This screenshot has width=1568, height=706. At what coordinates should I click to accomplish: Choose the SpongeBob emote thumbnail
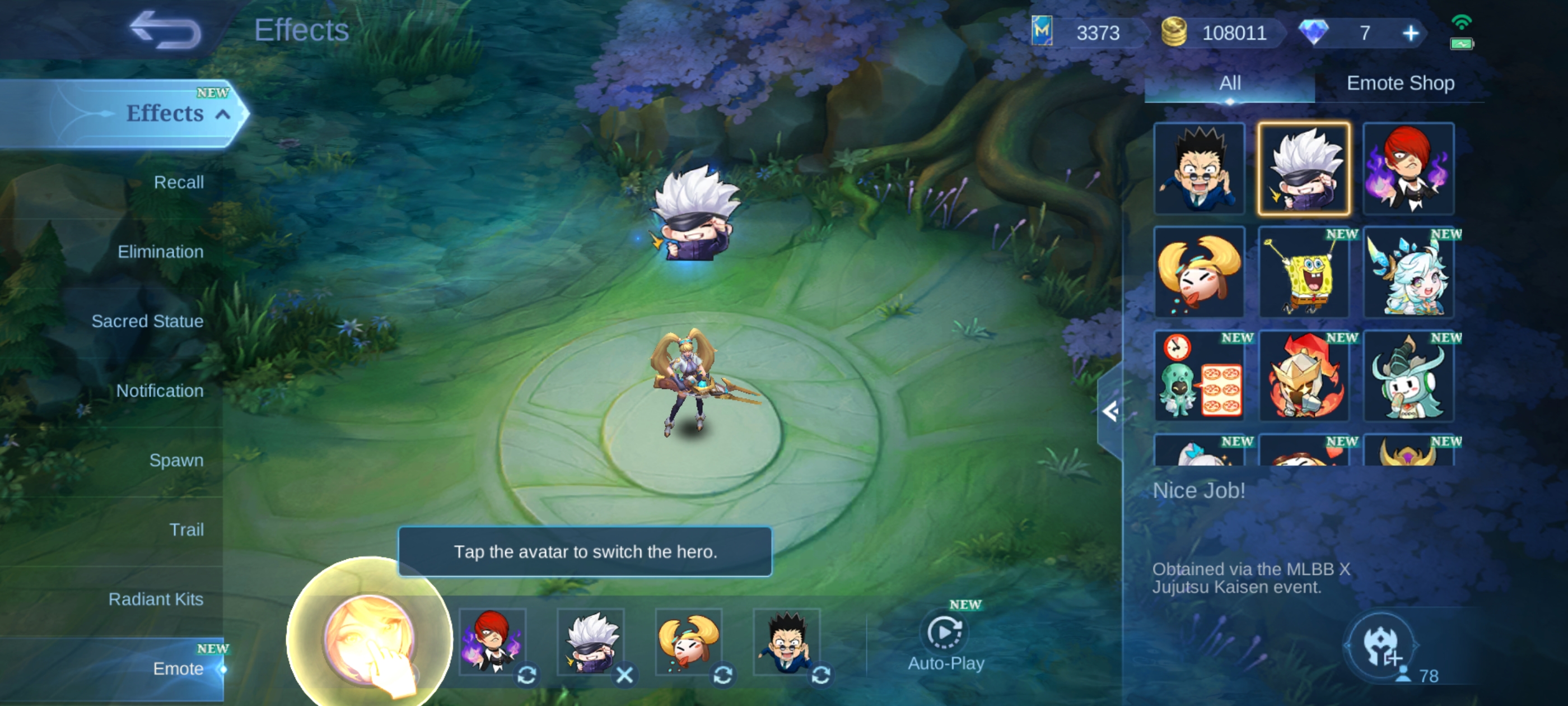1304,273
